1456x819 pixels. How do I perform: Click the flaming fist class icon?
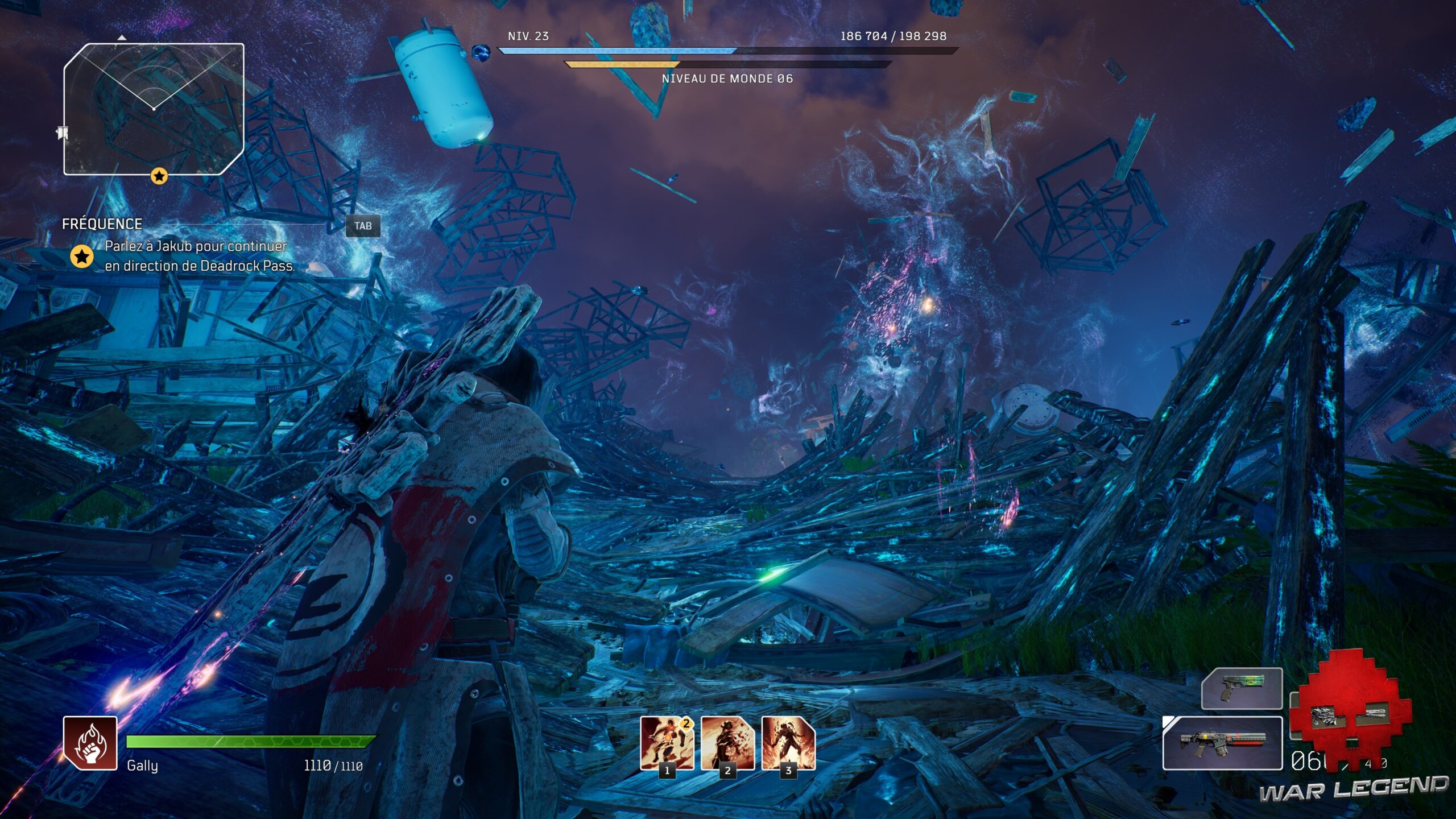(90, 743)
